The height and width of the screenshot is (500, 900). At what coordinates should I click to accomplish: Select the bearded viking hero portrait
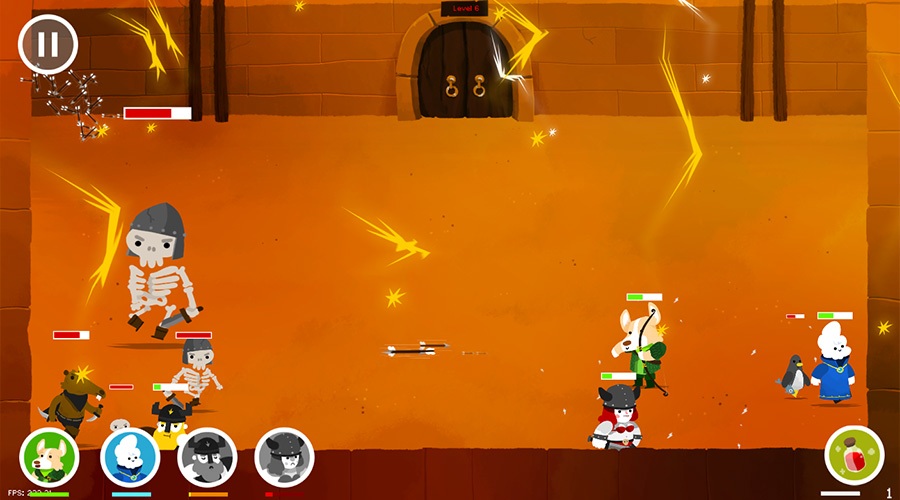(x=207, y=457)
